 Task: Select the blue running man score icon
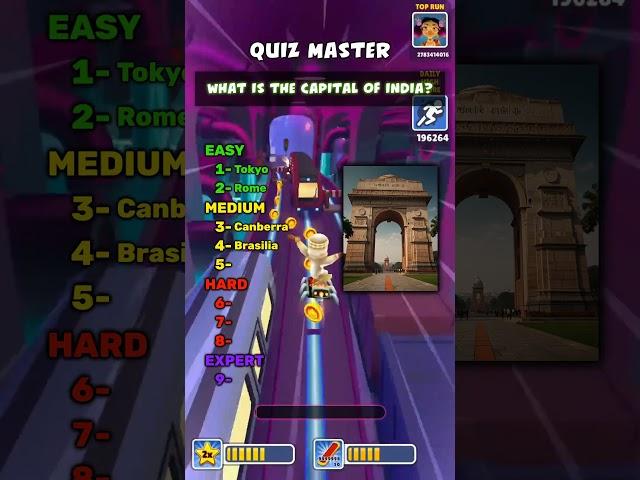coord(430,114)
